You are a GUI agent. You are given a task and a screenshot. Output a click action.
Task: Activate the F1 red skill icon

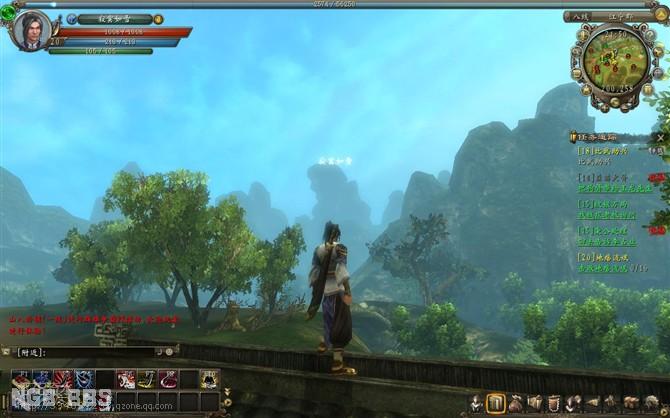[x=20, y=379]
